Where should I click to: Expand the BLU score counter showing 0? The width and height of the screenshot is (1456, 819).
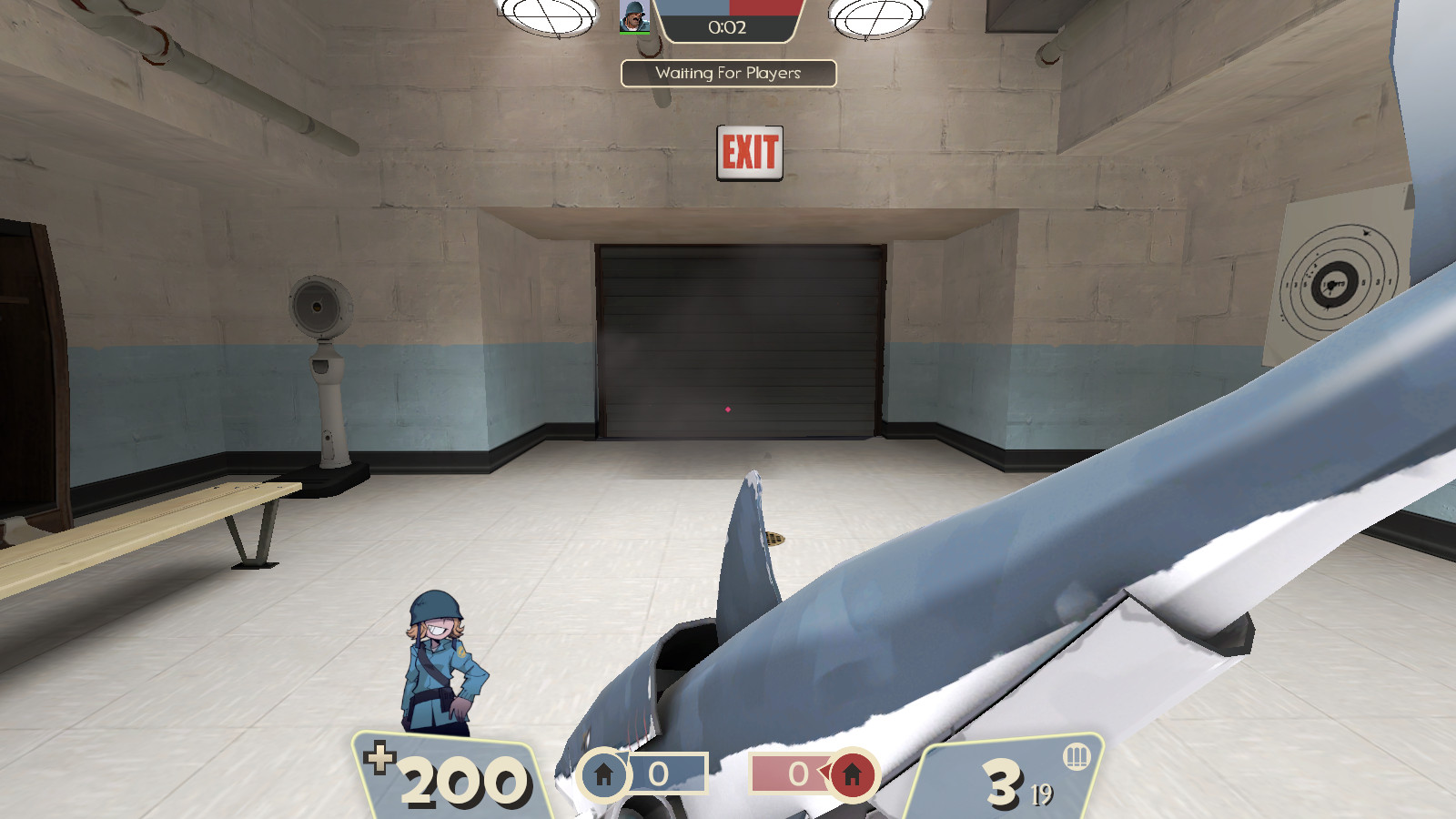click(x=660, y=771)
